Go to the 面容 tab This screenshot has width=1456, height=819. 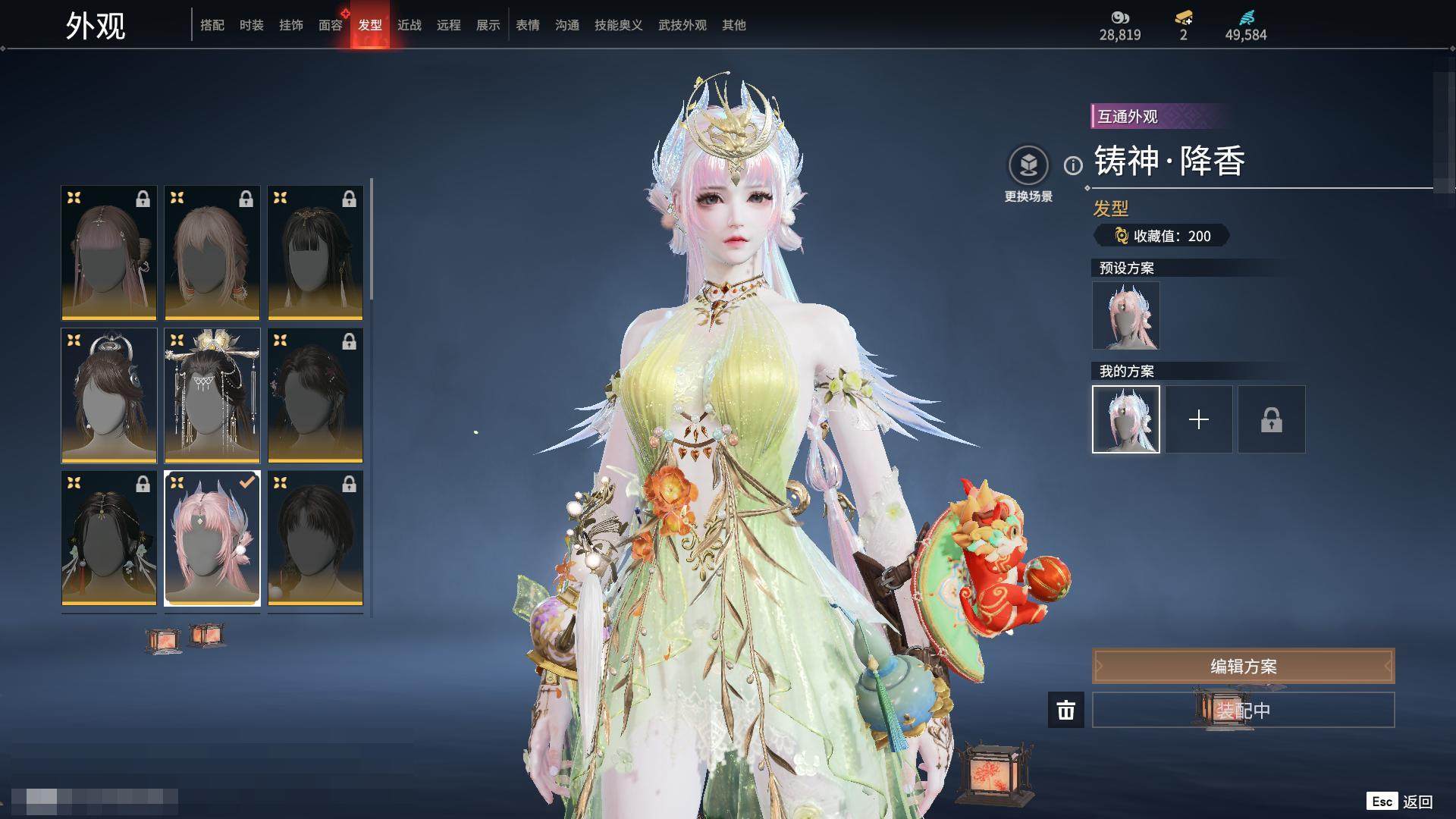point(331,25)
